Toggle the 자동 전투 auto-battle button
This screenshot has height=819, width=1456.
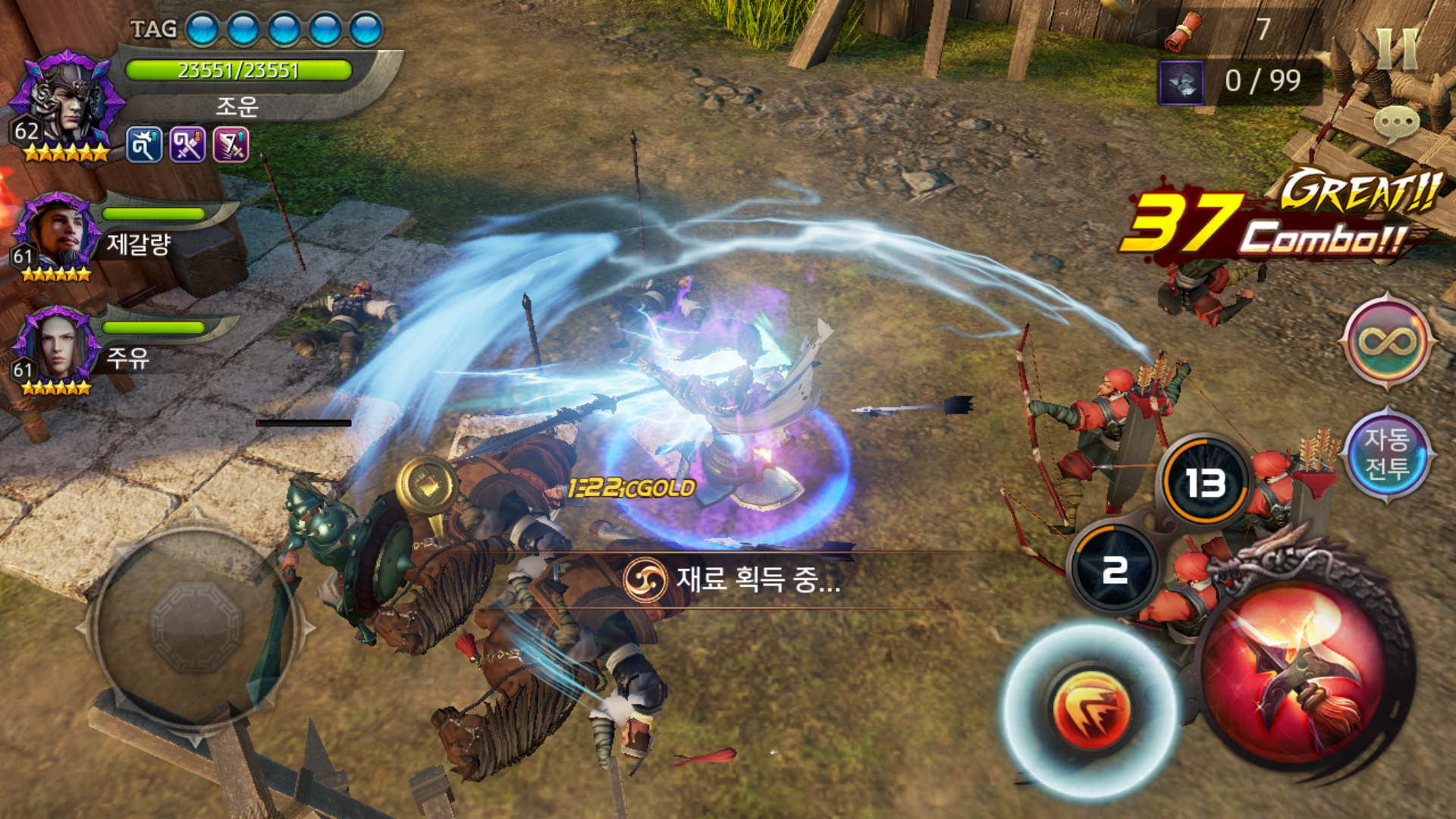[1387, 453]
